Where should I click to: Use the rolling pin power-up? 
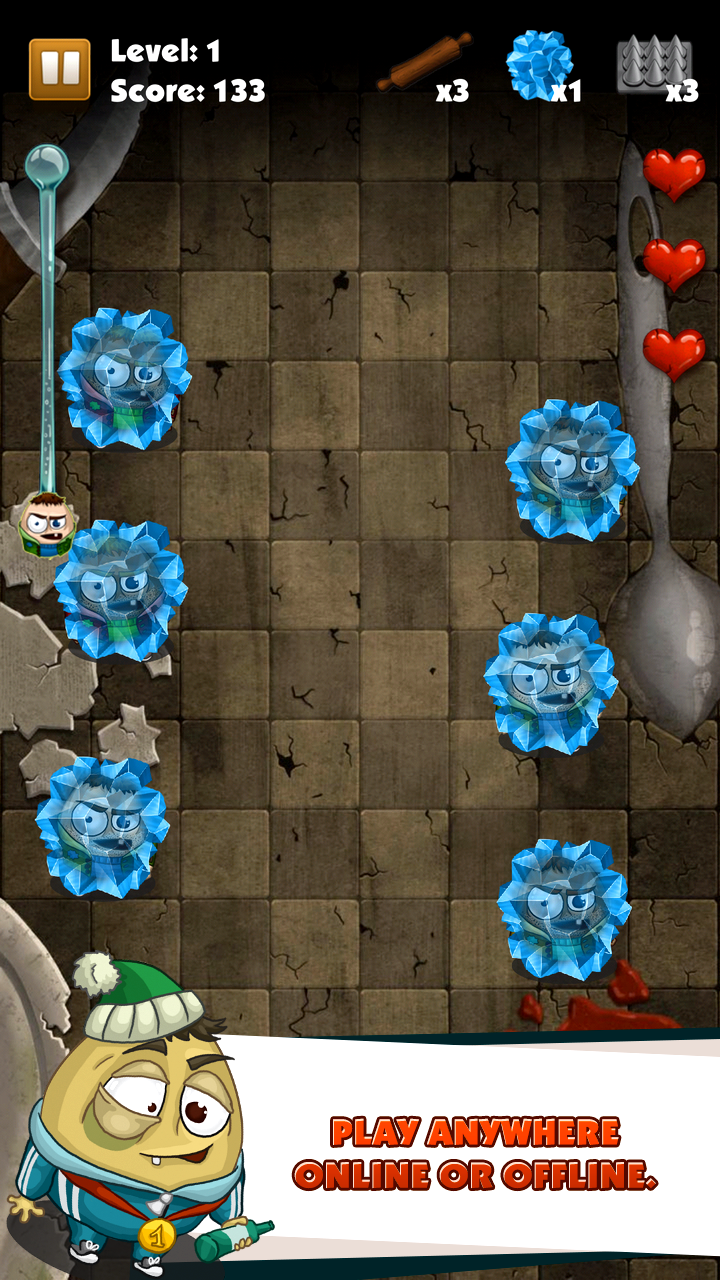click(422, 64)
